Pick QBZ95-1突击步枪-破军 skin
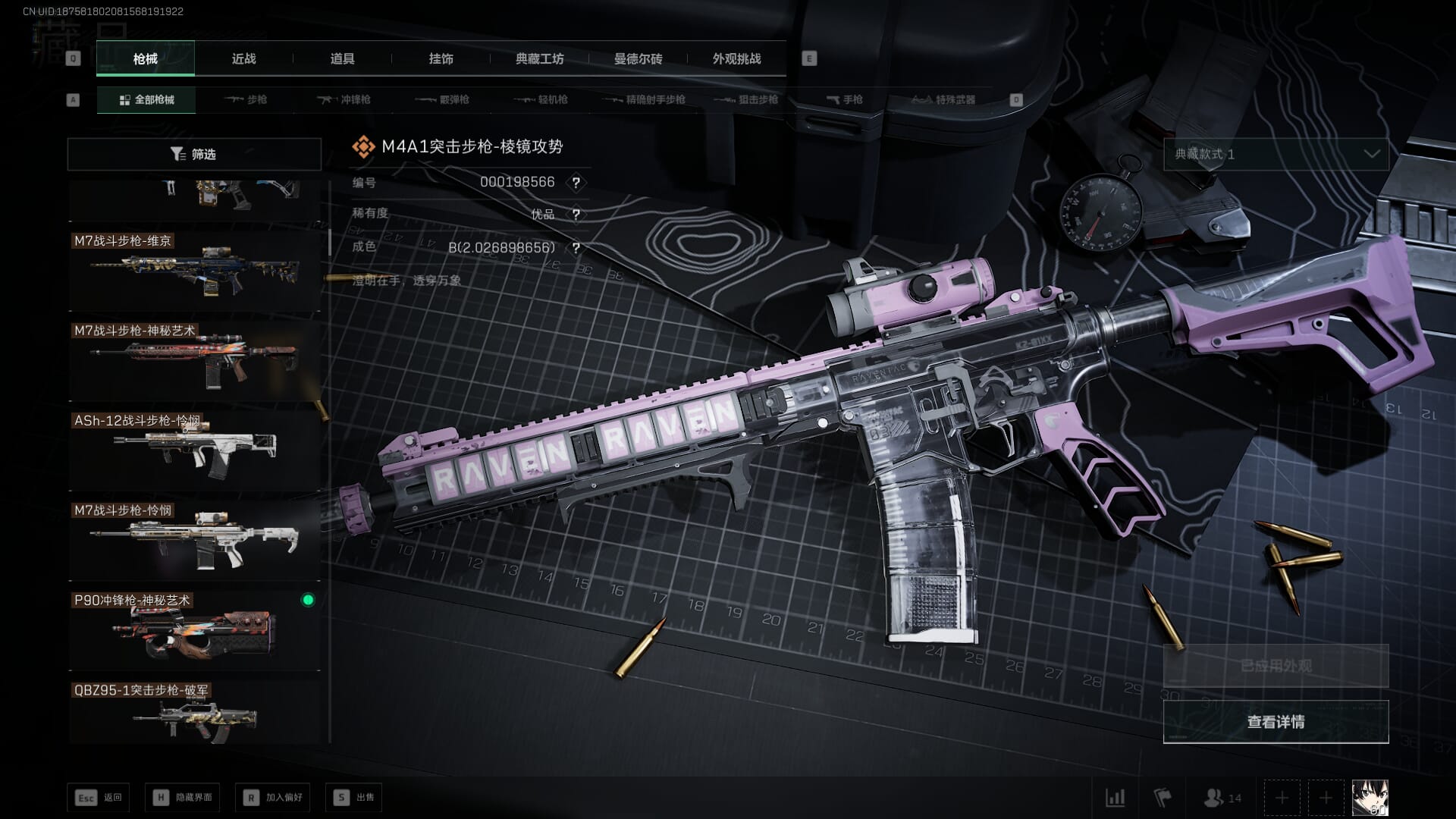 coord(194,714)
